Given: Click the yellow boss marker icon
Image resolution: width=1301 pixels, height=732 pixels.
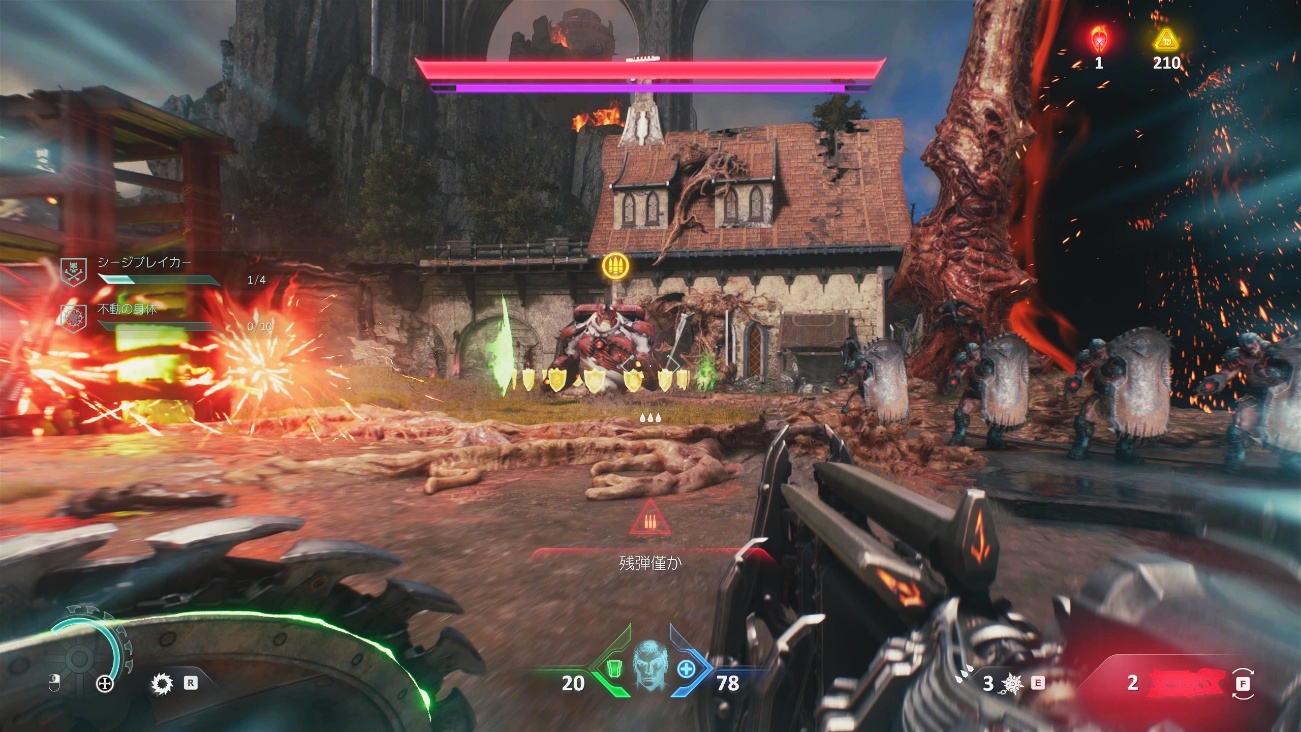Looking at the screenshot, I should [x=614, y=266].
